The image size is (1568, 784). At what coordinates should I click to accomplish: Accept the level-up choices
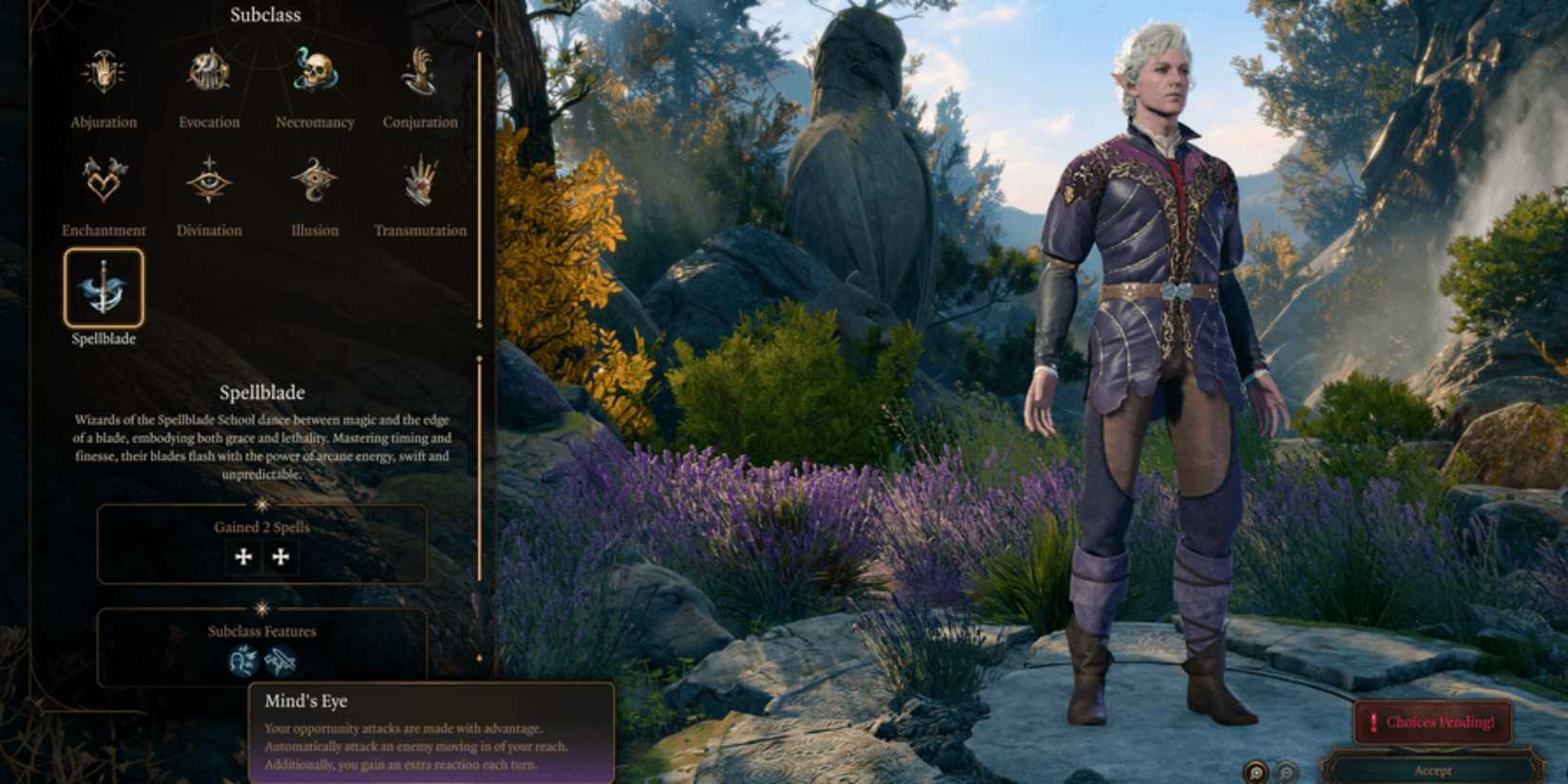[x=1432, y=771]
